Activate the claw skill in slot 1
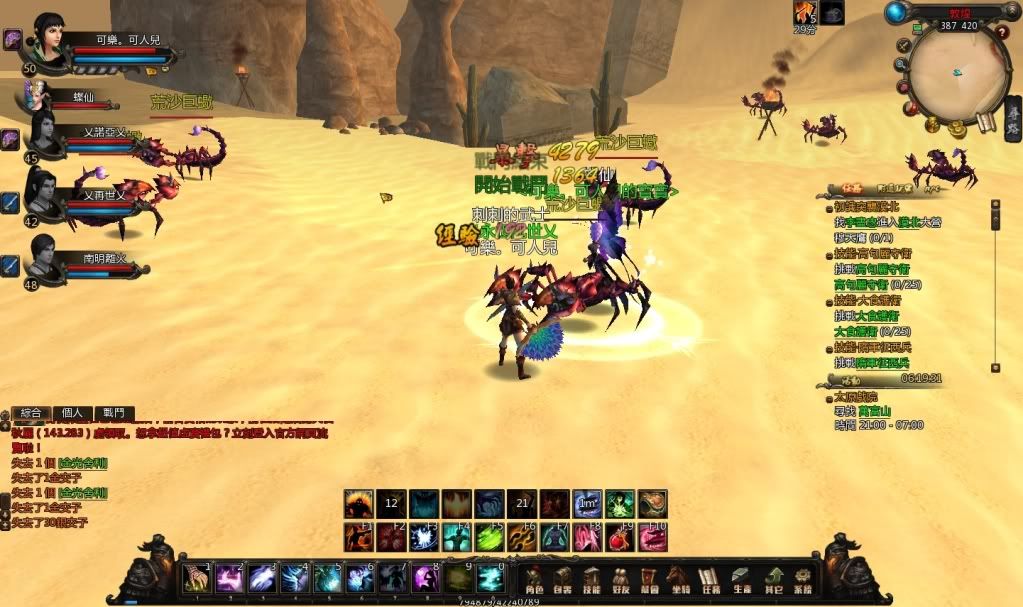Screen dimensions: 1023x607 click(x=197, y=579)
